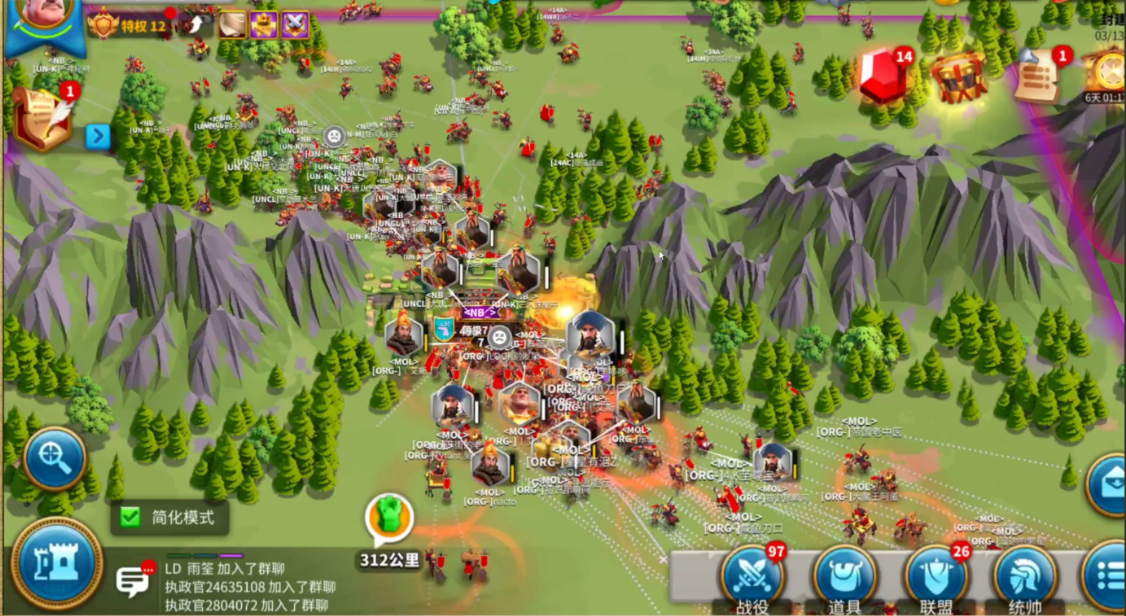This screenshot has width=1126, height=616.
Task: Open the war drum event icon
Action: click(958, 76)
